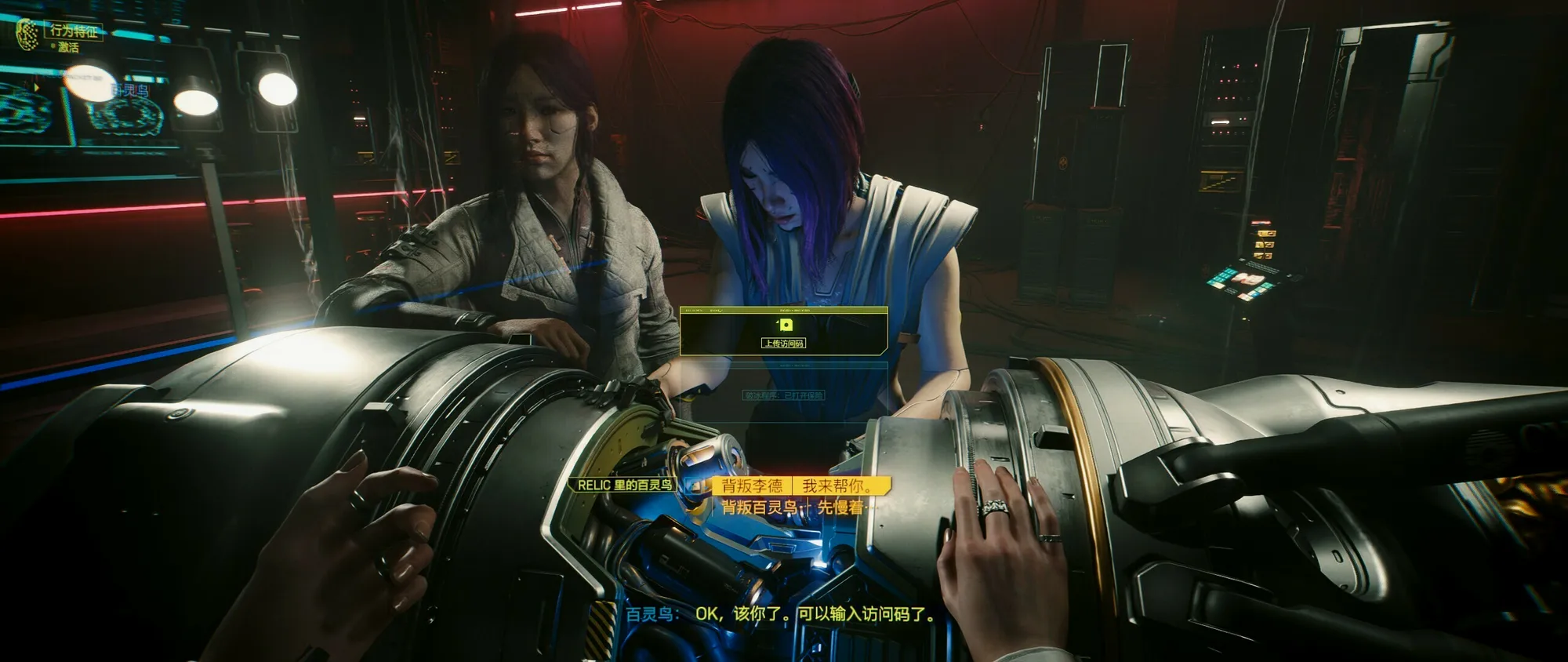This screenshot has width=1568, height=662.
Task: Choose the 背叛李德 我来帮你 dialogue option
Action: (800, 486)
